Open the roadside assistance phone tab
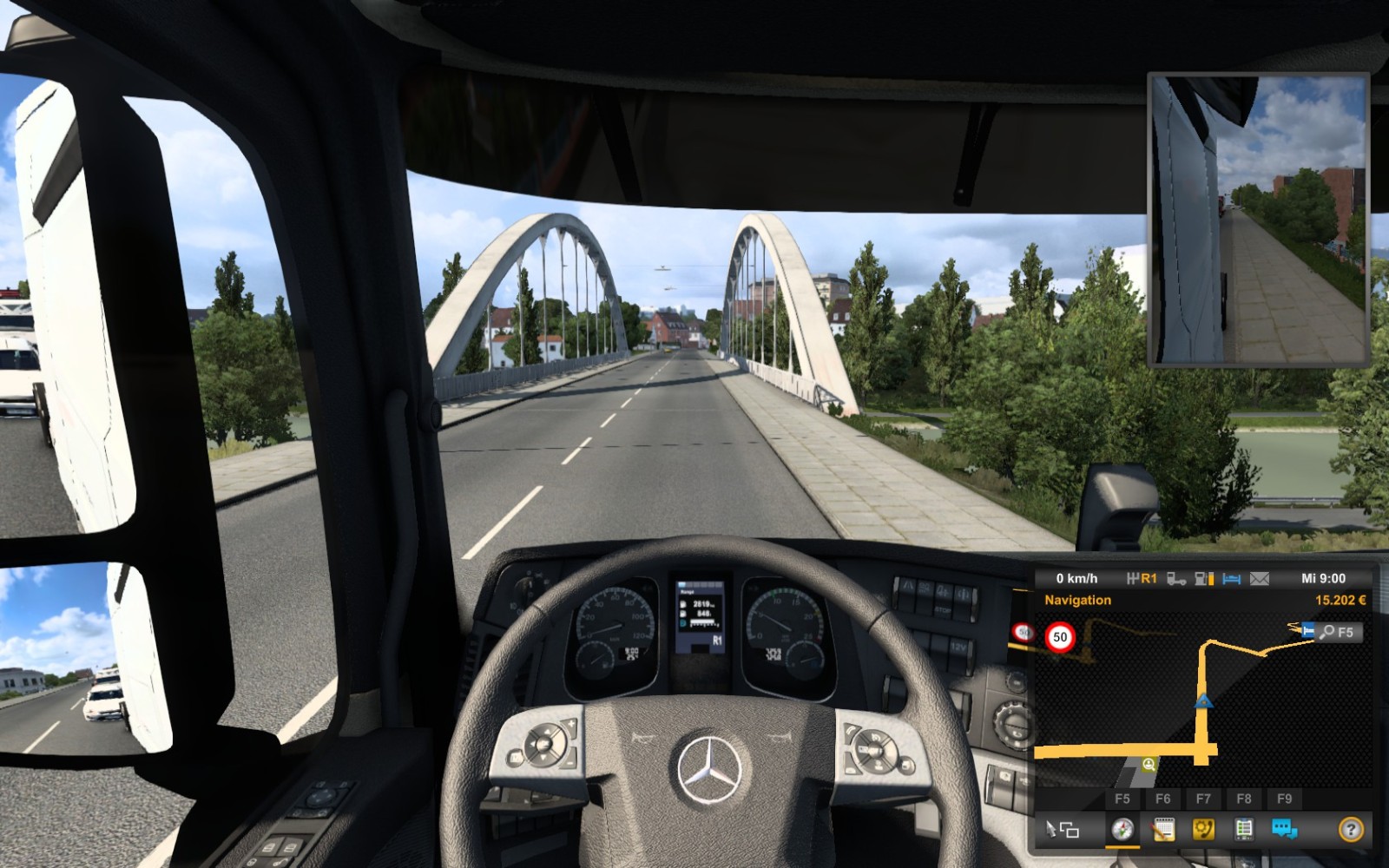 tap(1203, 829)
